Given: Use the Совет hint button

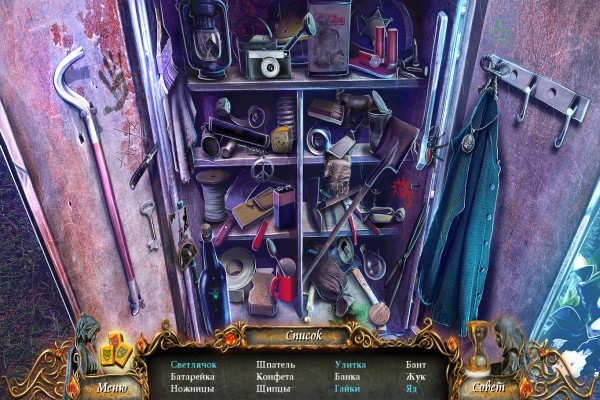Looking at the screenshot, I should coord(487,385).
